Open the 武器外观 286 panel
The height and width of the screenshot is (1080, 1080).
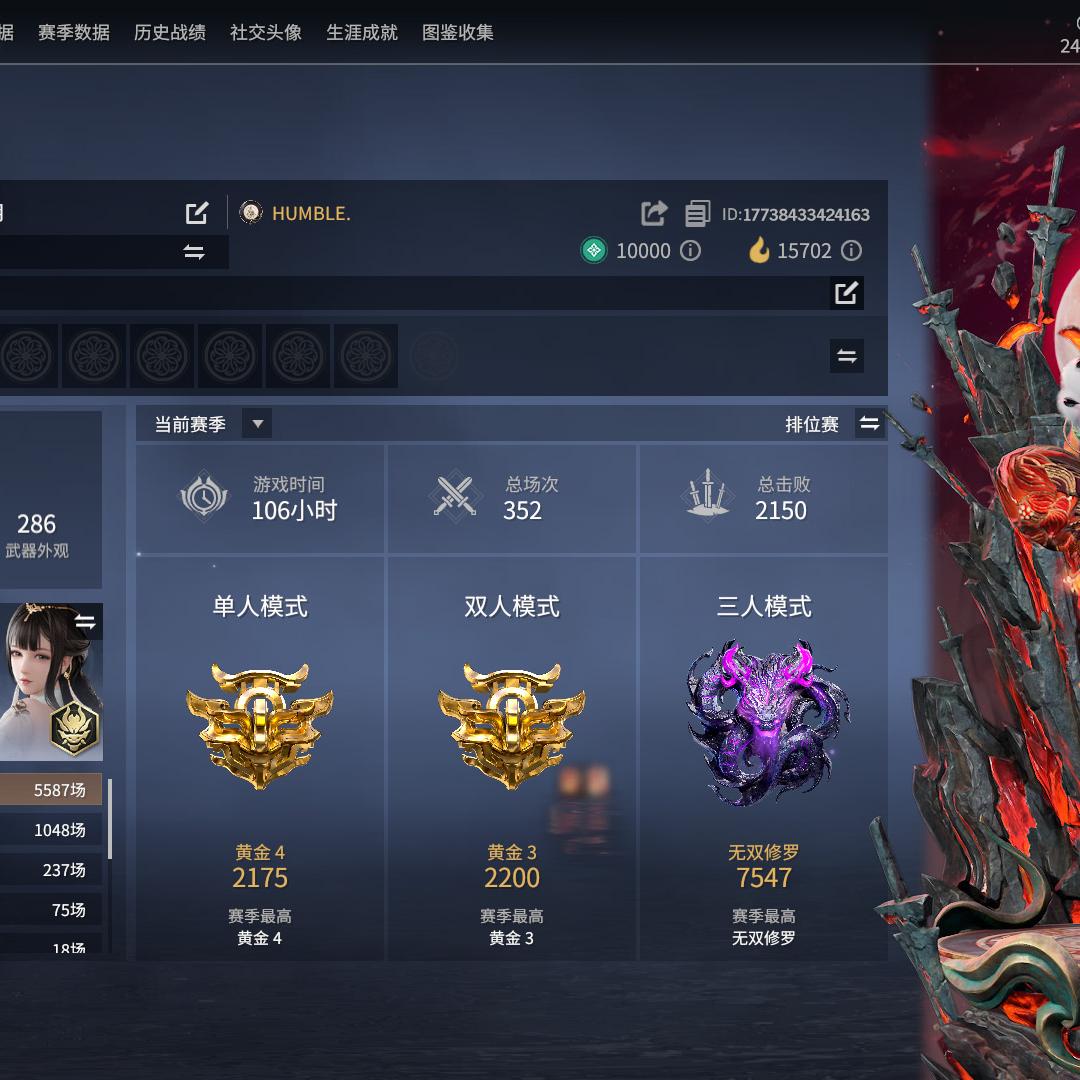pyautogui.click(x=37, y=534)
